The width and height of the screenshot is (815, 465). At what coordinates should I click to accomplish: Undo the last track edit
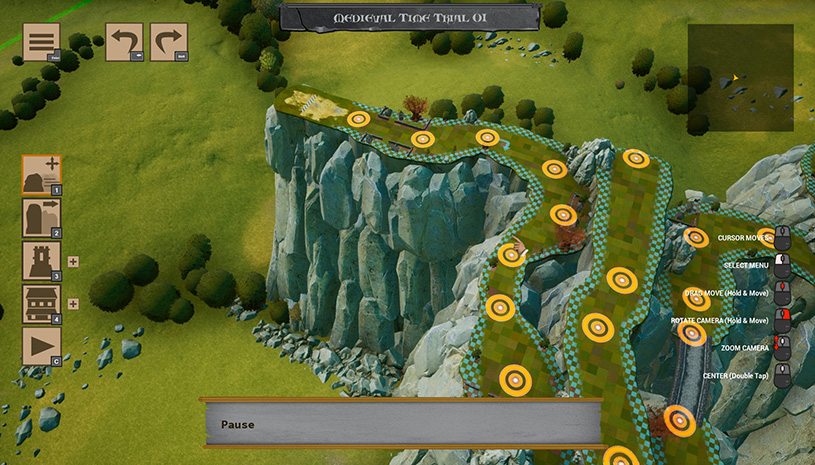click(x=124, y=42)
